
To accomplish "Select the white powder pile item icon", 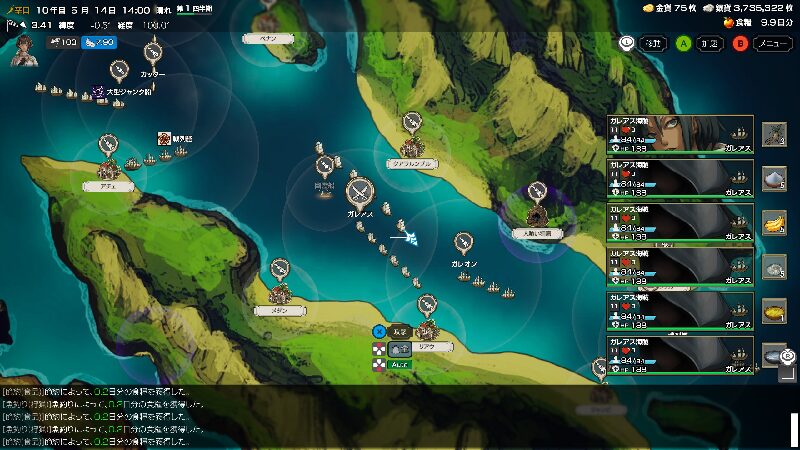I will (x=774, y=178).
